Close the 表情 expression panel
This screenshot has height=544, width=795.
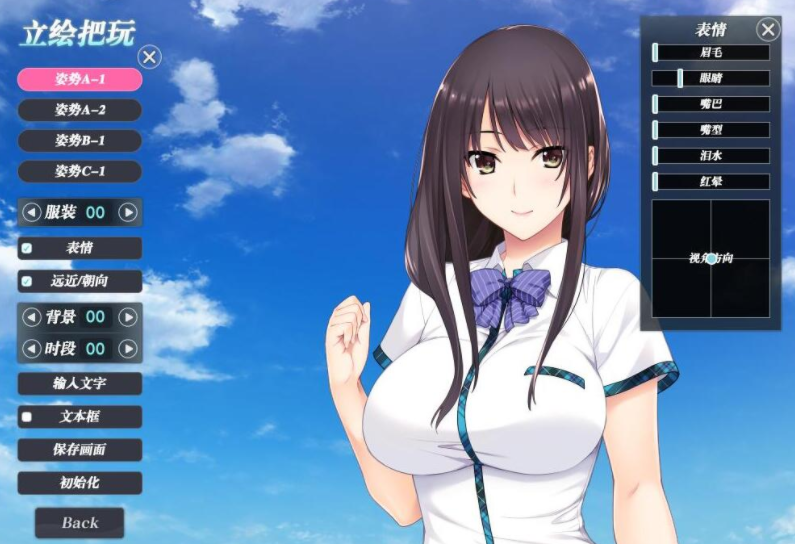(x=768, y=29)
